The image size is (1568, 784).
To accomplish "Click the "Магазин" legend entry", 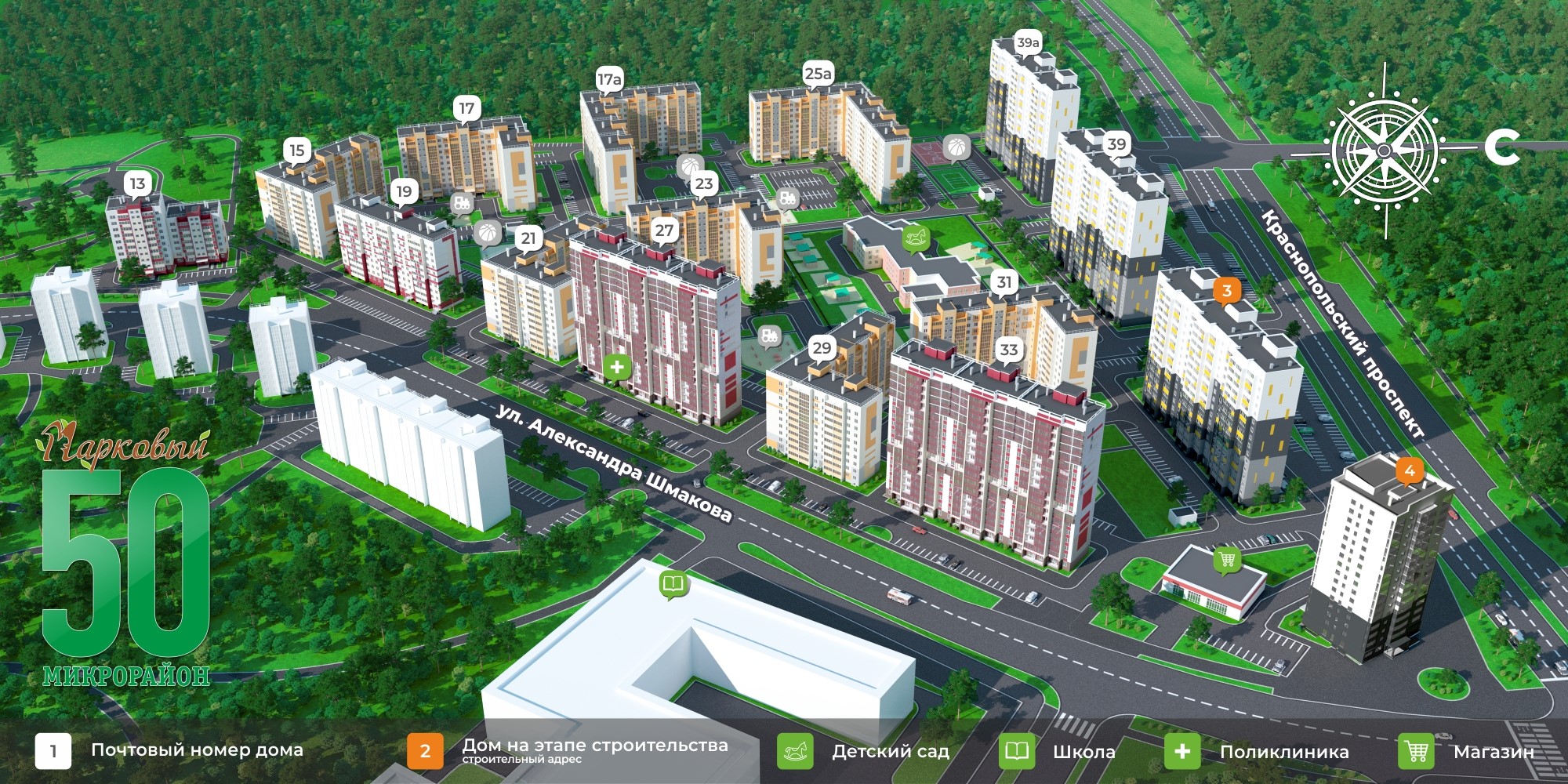I will pos(1466,751).
